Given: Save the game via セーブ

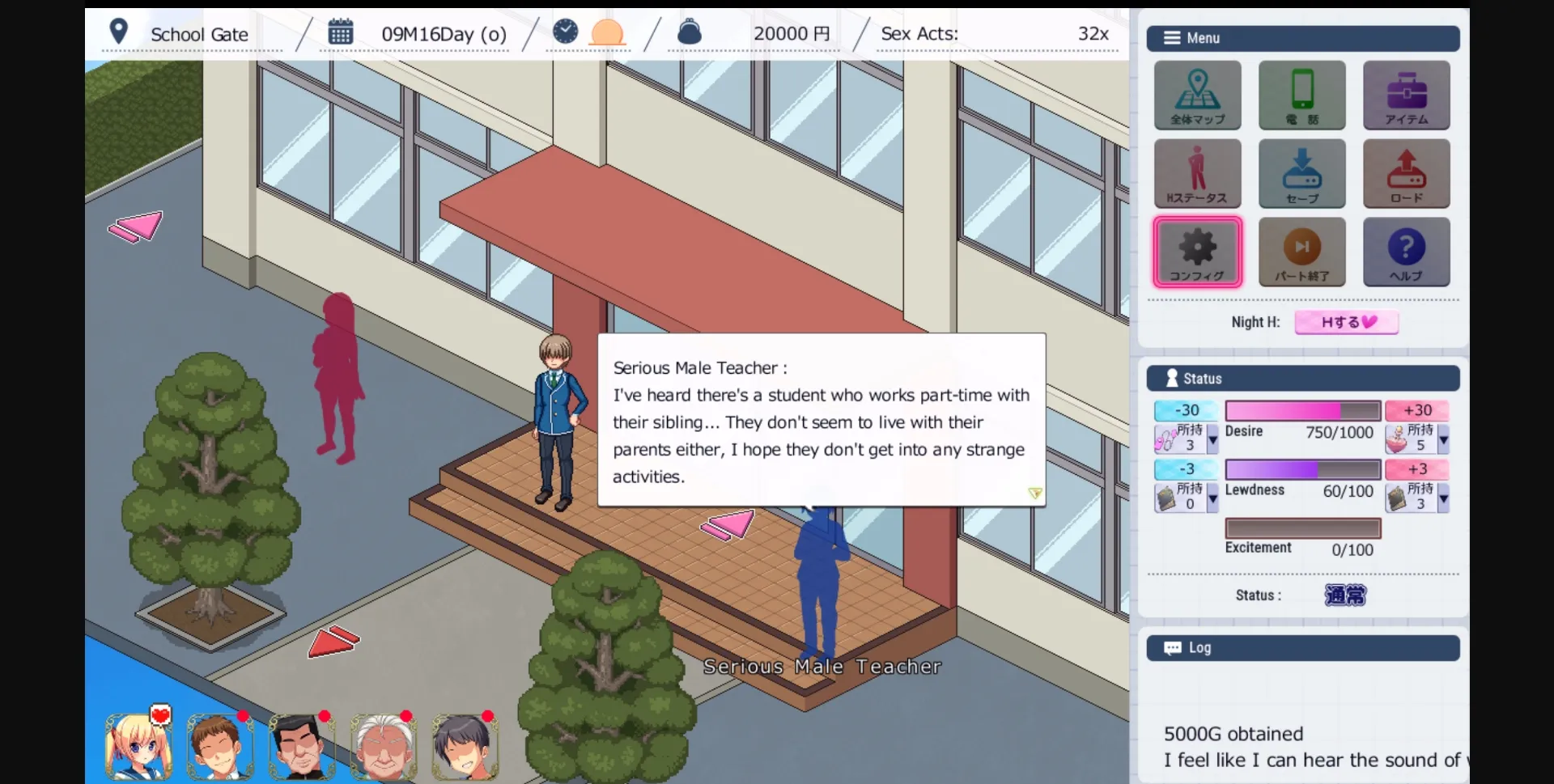Looking at the screenshot, I should pyautogui.click(x=1301, y=173).
